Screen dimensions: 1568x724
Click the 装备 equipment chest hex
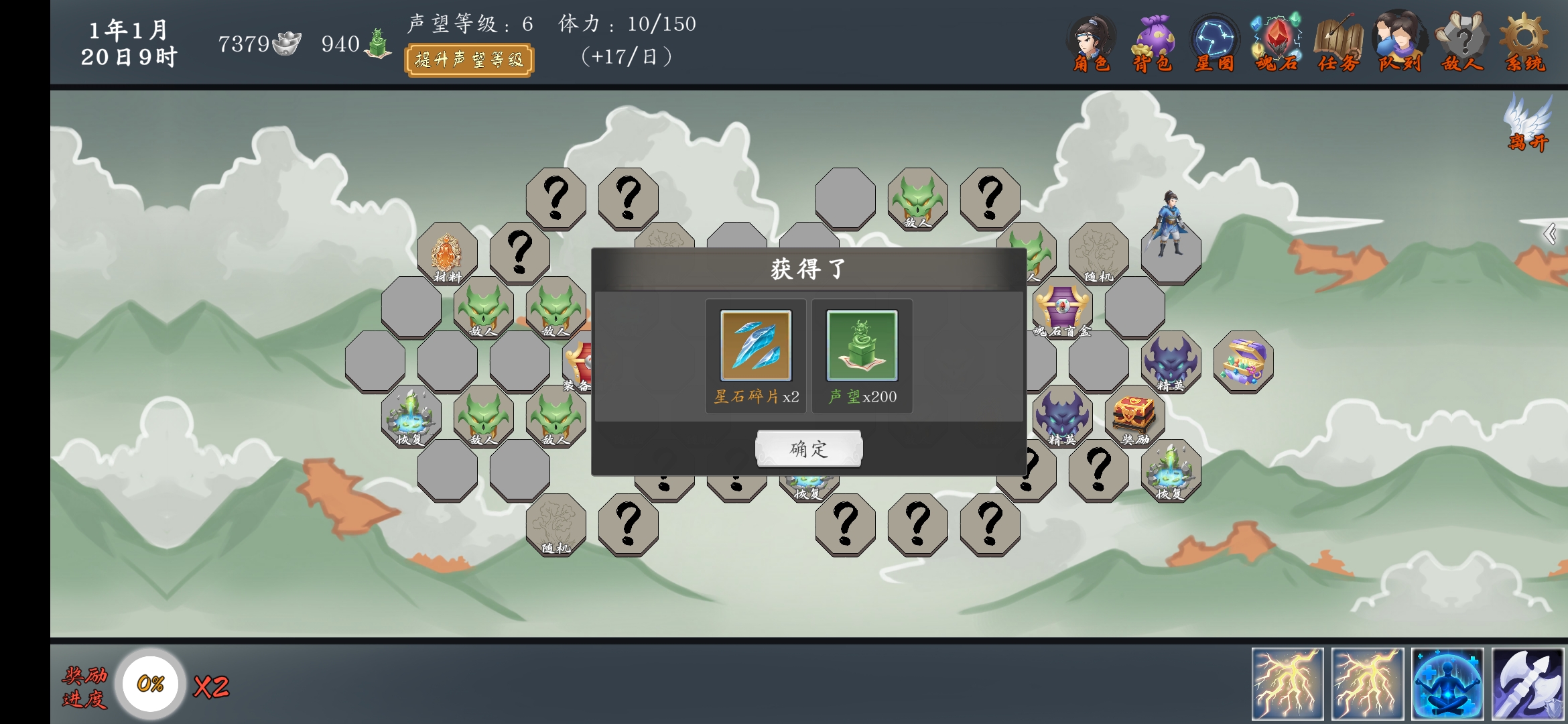[x=580, y=363]
